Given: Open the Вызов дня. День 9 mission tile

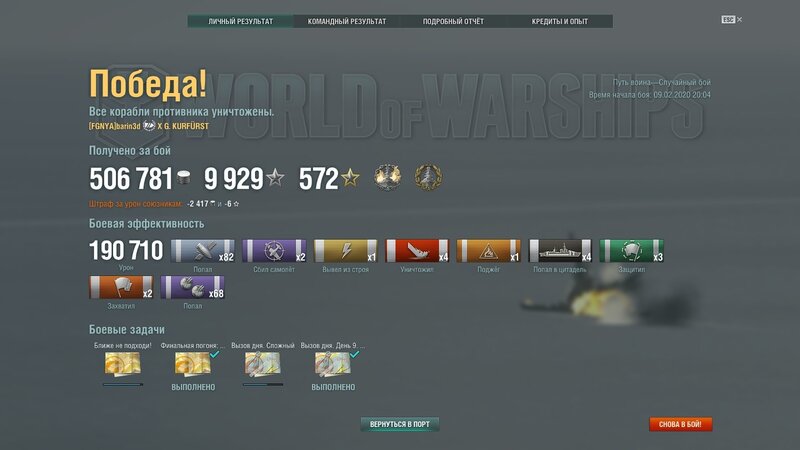Looking at the screenshot, I should coord(333,363).
